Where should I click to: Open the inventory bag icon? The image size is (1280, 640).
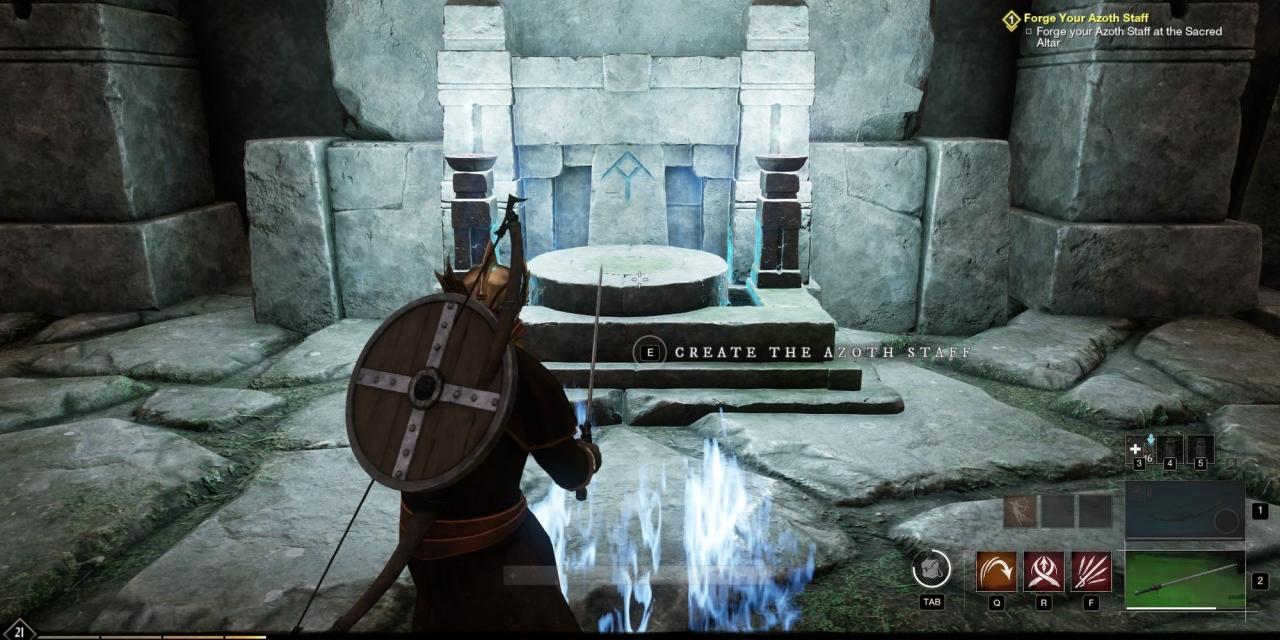[931, 569]
